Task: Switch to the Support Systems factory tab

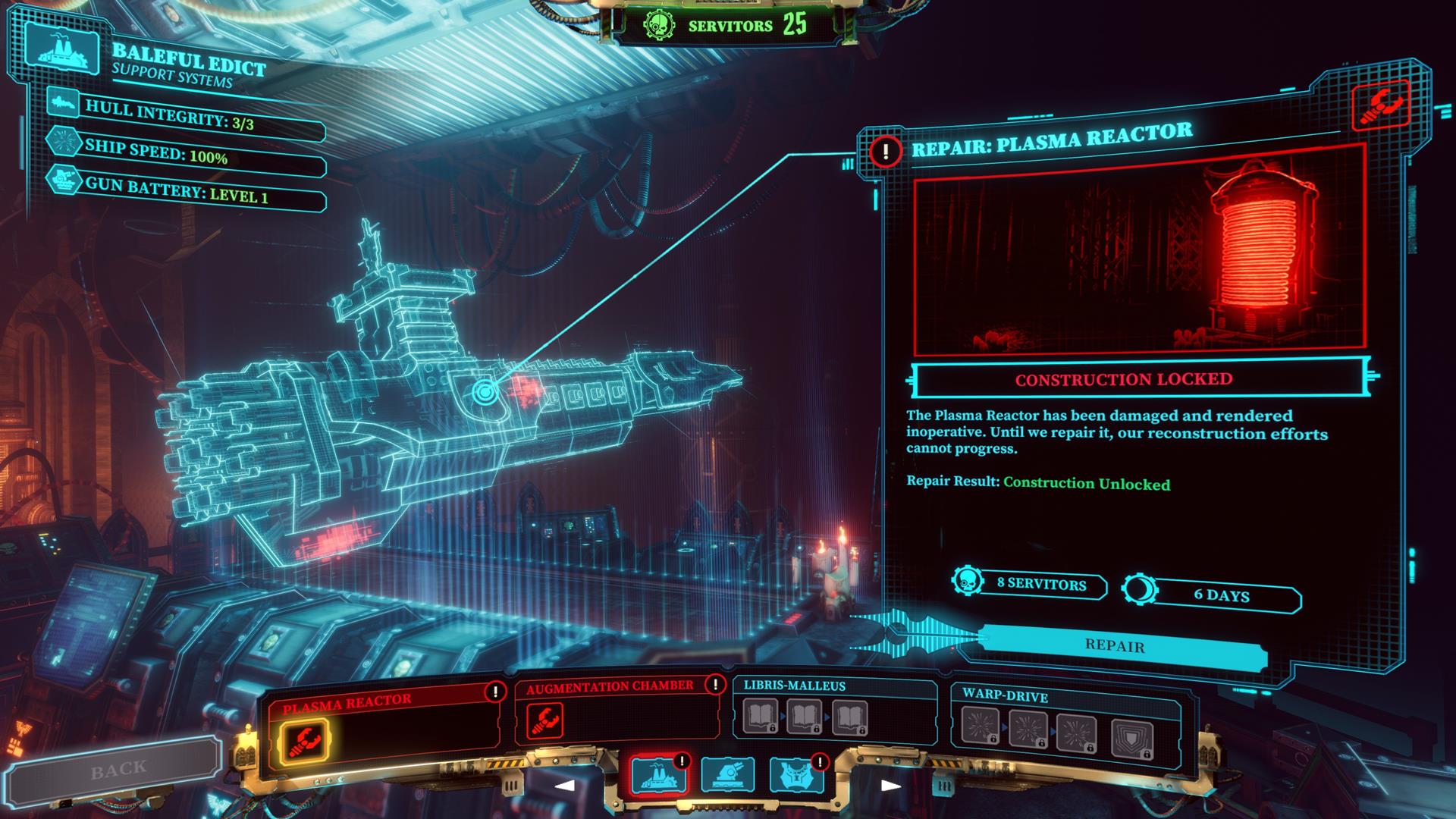Action: [x=658, y=775]
